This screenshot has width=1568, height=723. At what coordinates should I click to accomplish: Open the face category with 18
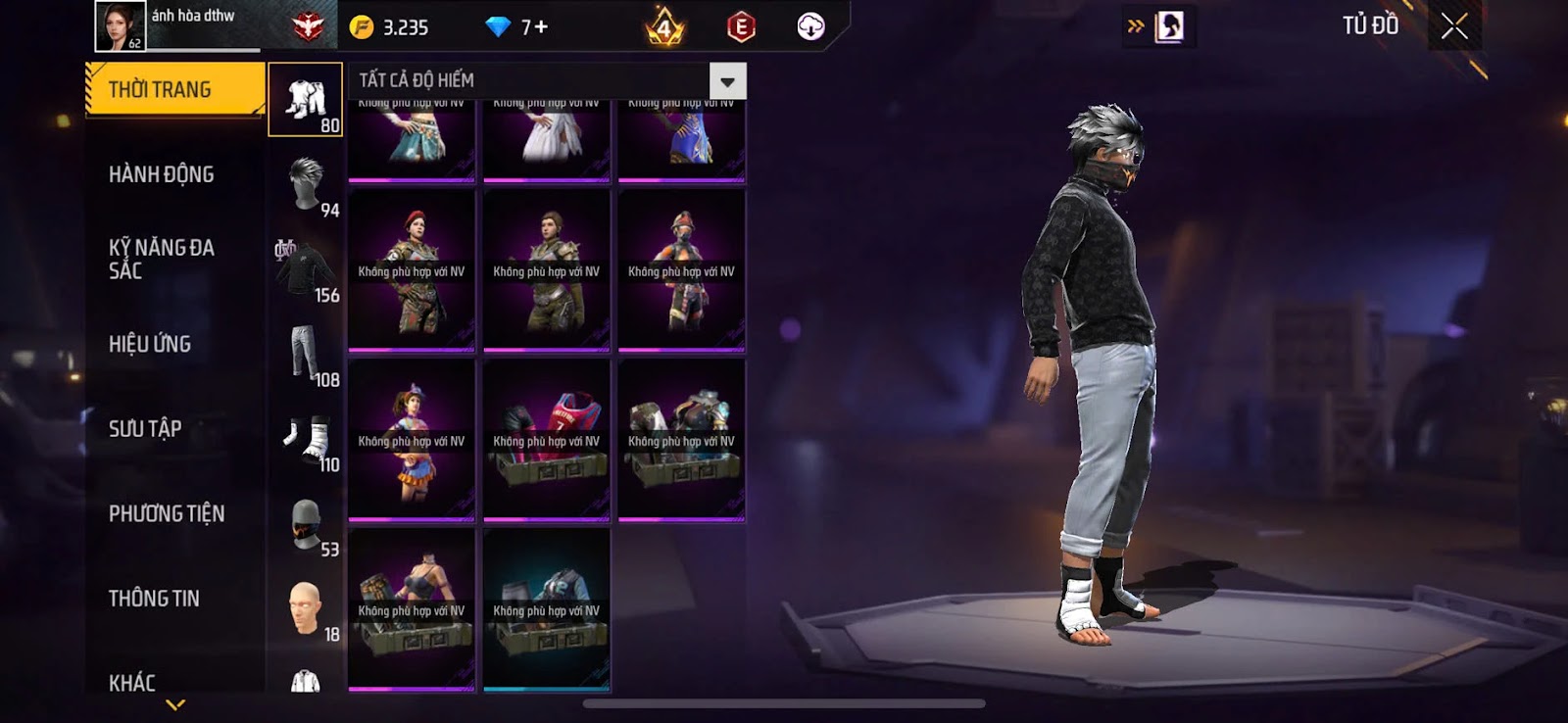(x=306, y=609)
